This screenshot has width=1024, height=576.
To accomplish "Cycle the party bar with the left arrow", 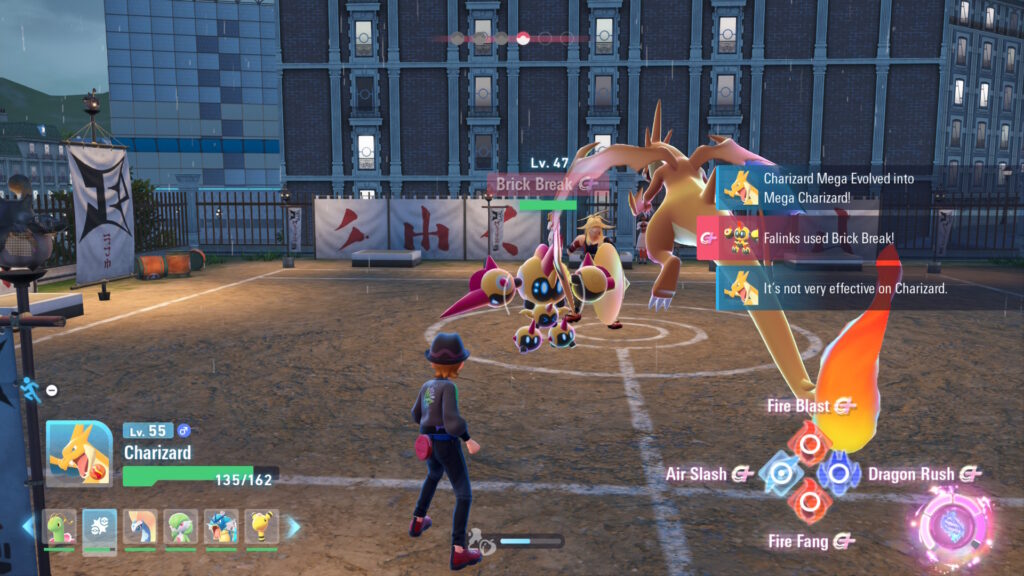I will (x=28, y=527).
